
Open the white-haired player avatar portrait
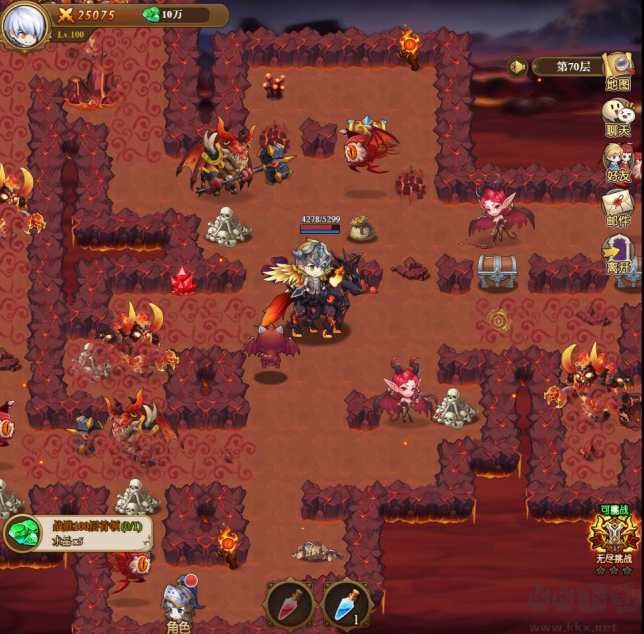pyautogui.click(x=23, y=25)
